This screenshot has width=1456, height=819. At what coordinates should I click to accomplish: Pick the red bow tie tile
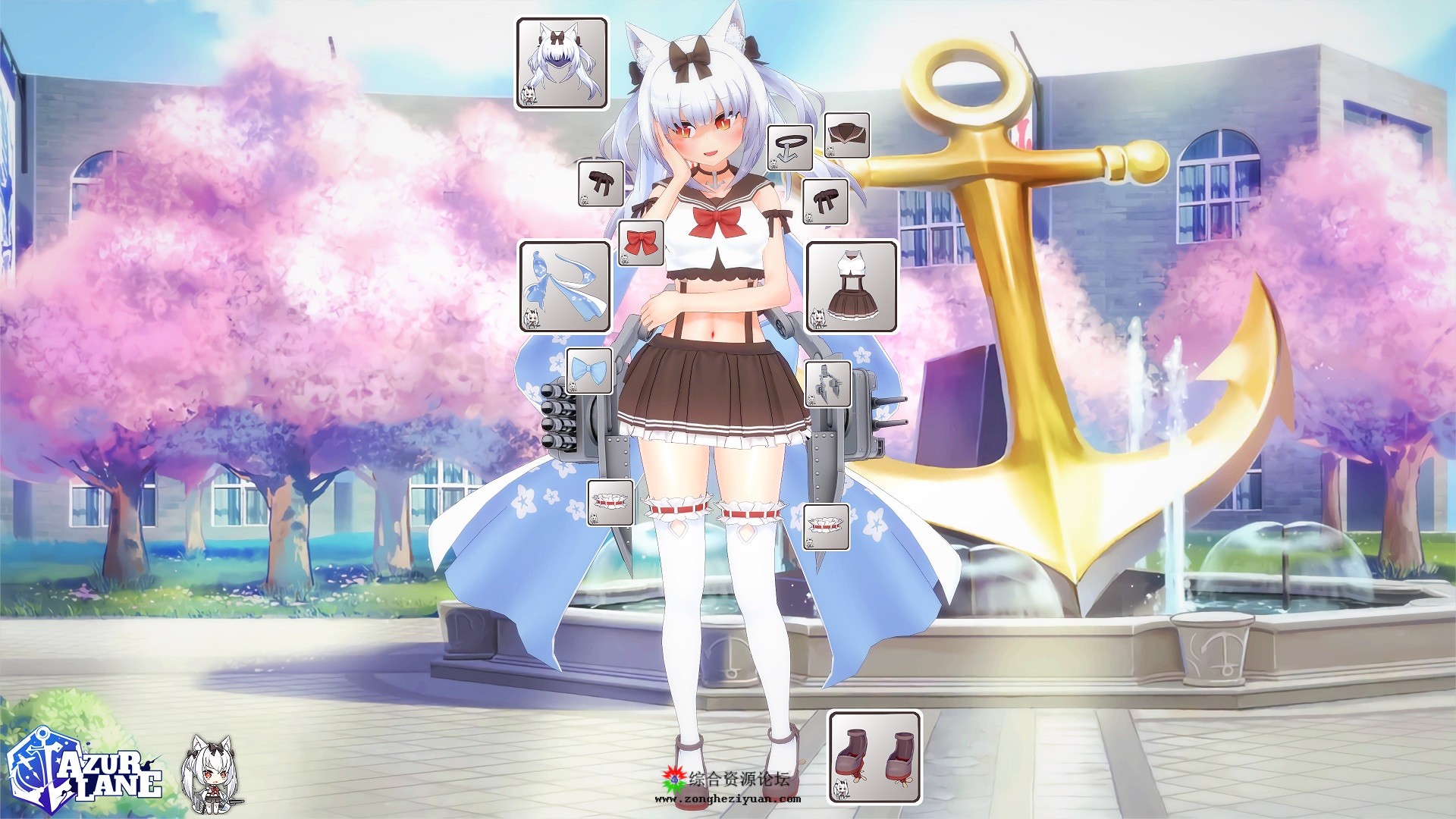point(641,243)
